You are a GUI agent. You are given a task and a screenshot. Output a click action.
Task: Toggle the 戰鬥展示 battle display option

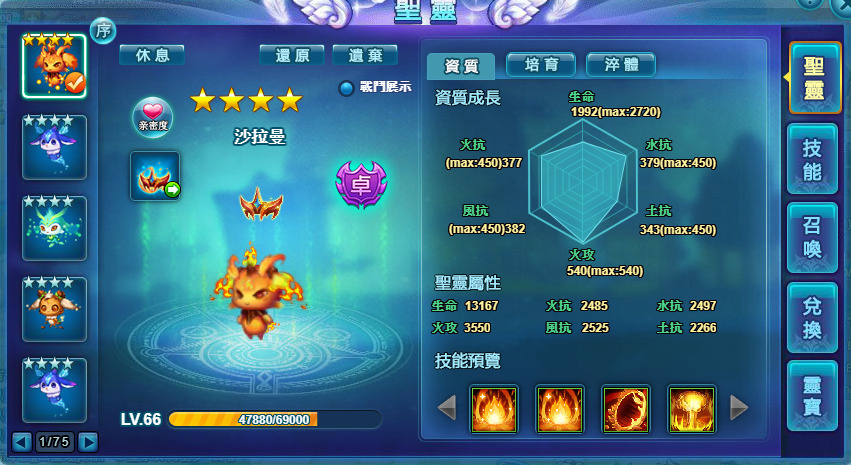[347, 88]
